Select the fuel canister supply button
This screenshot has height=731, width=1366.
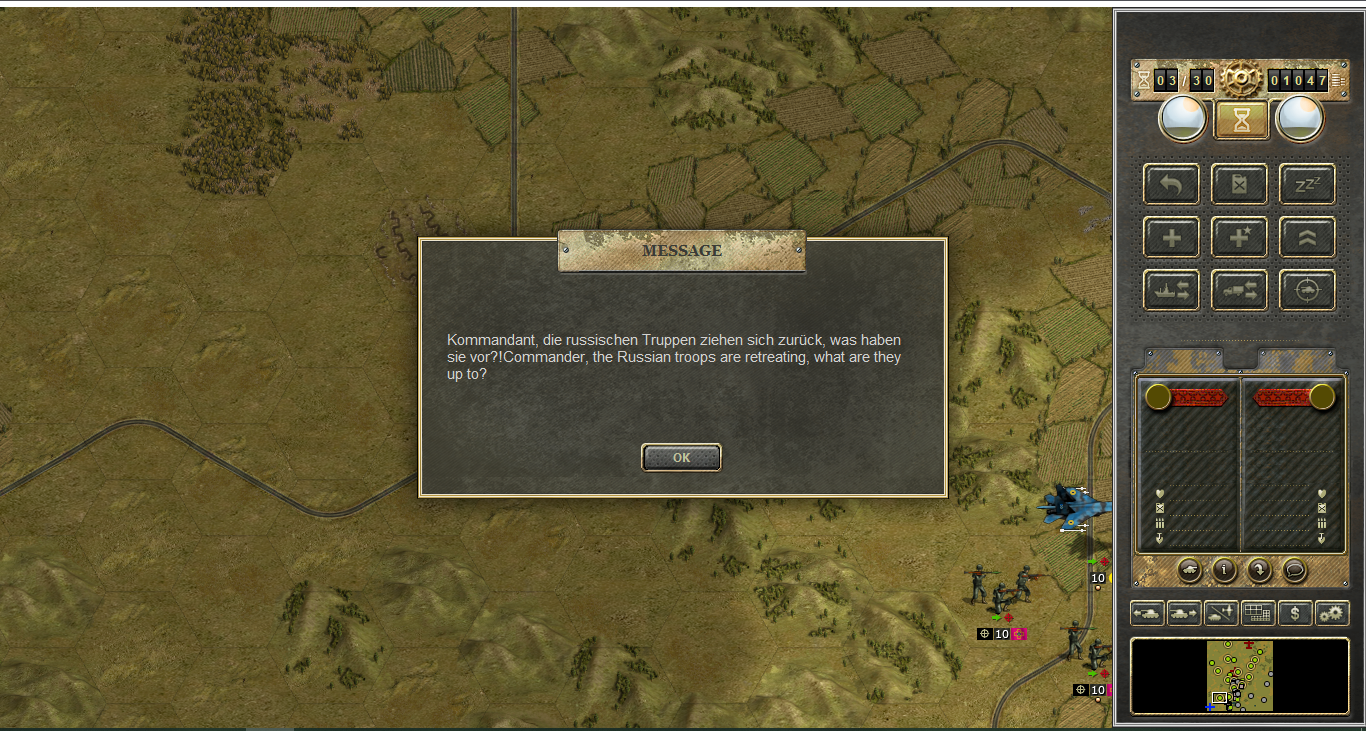pyautogui.click(x=1240, y=184)
